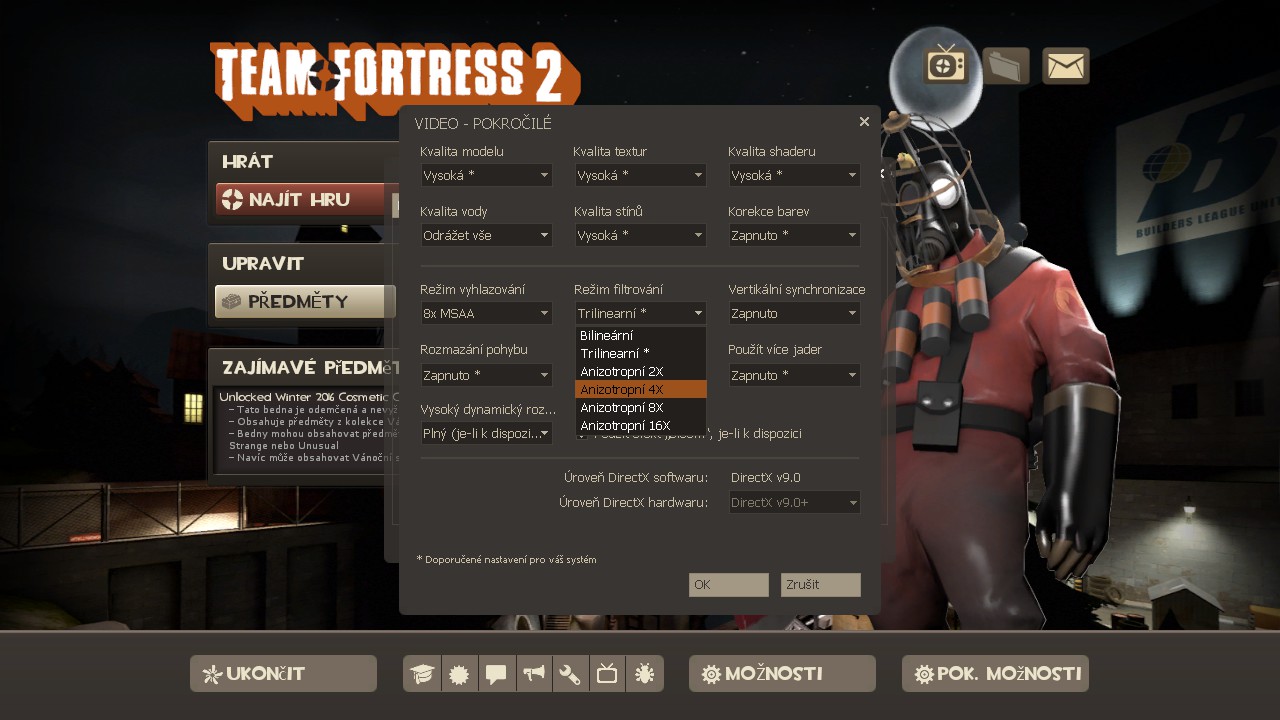The image size is (1280, 720).
Task: Open the Kvalita vody dropdown
Action: (486, 236)
